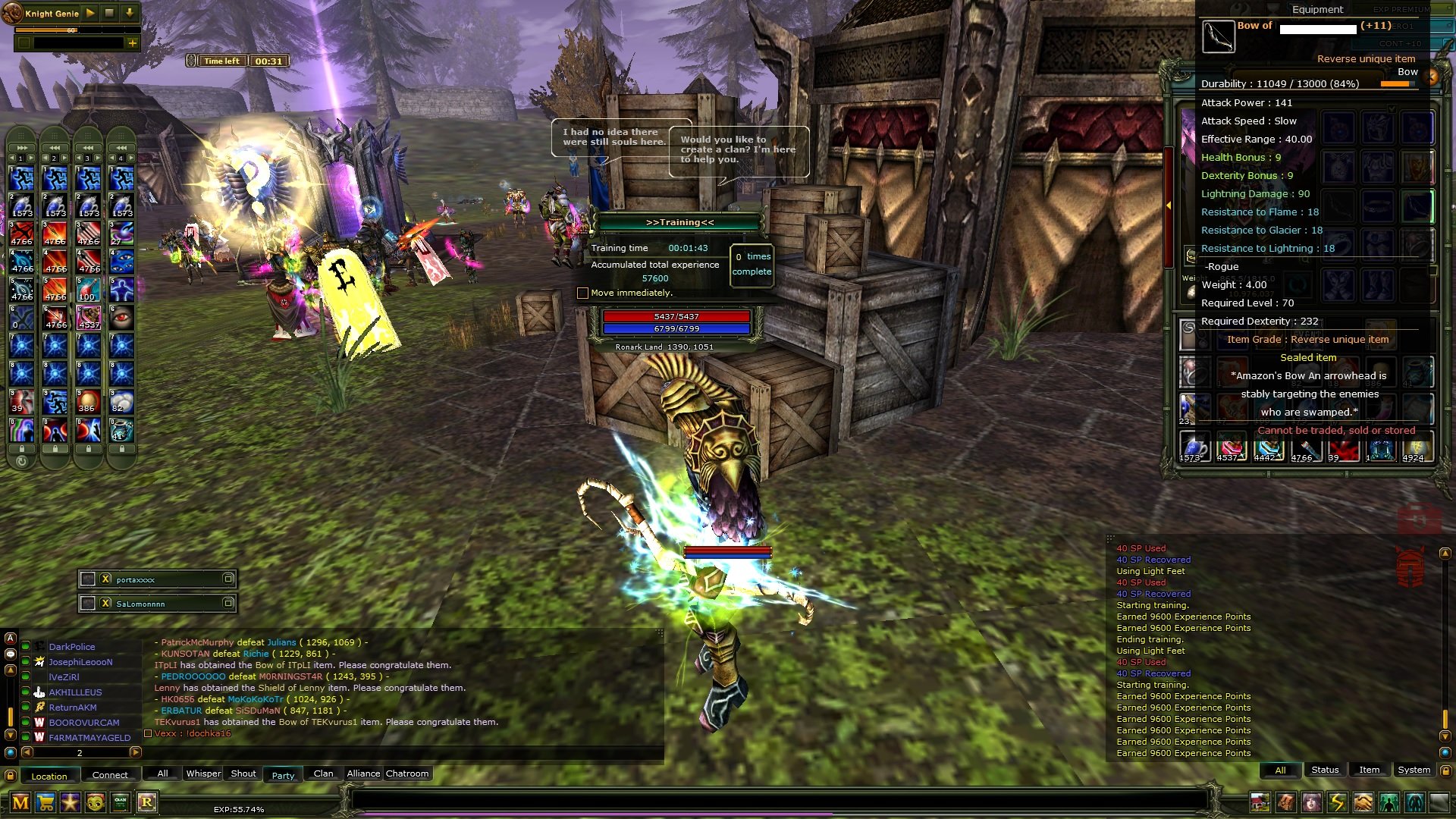Filter the info log by Item
This screenshot has height=819, width=1456.
[x=1369, y=770]
